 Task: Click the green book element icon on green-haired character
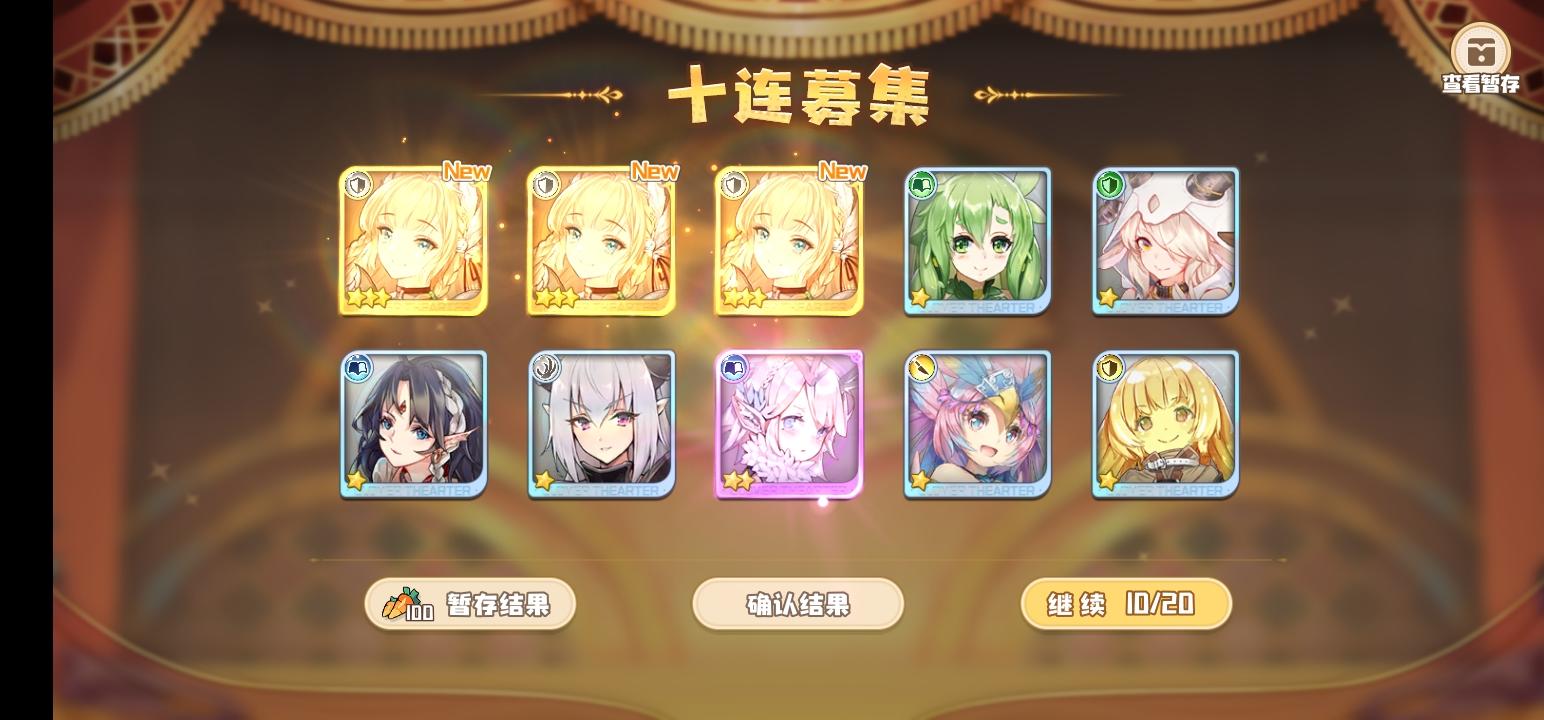tap(922, 183)
